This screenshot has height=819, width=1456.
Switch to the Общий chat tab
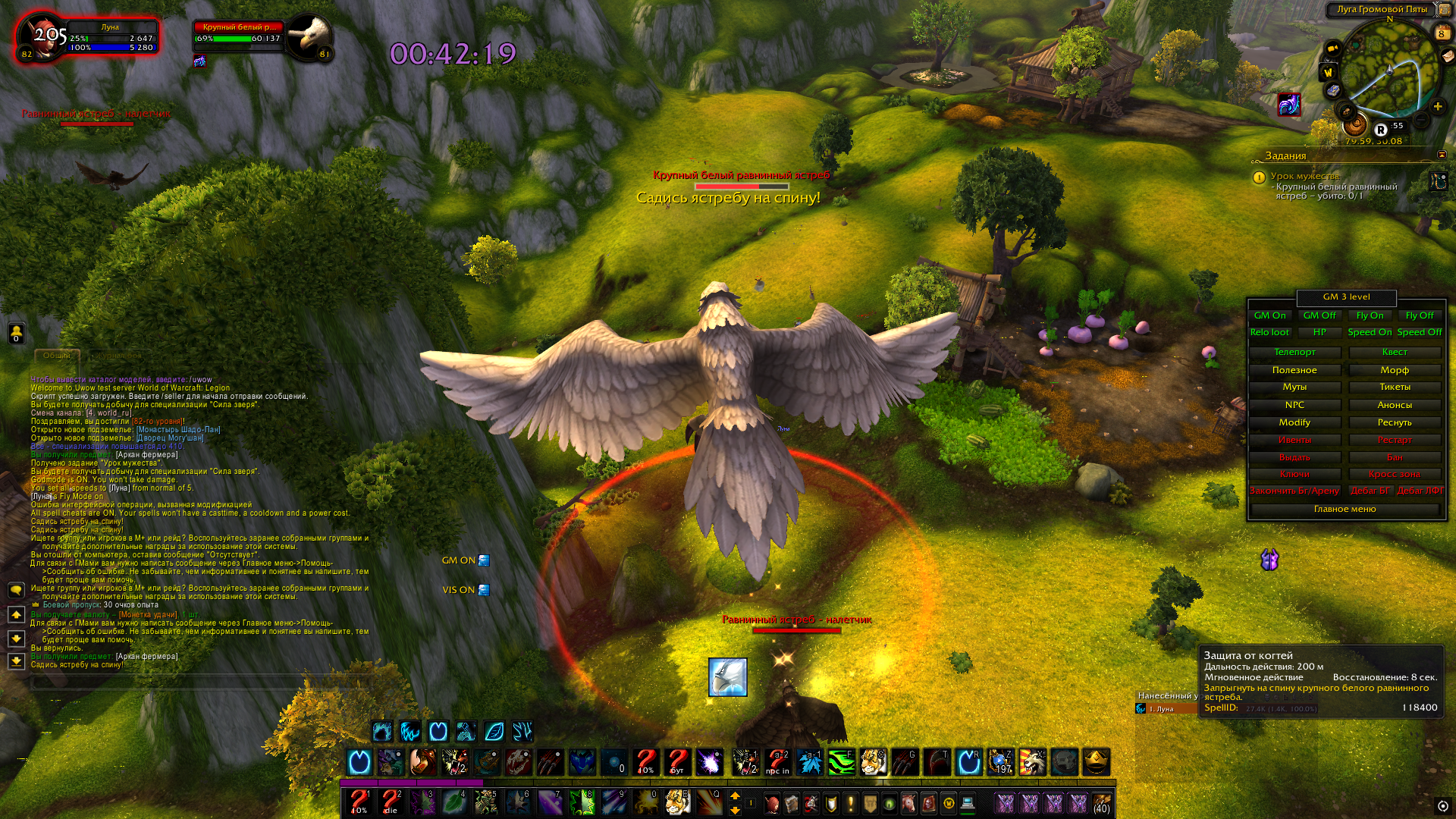coord(56,356)
